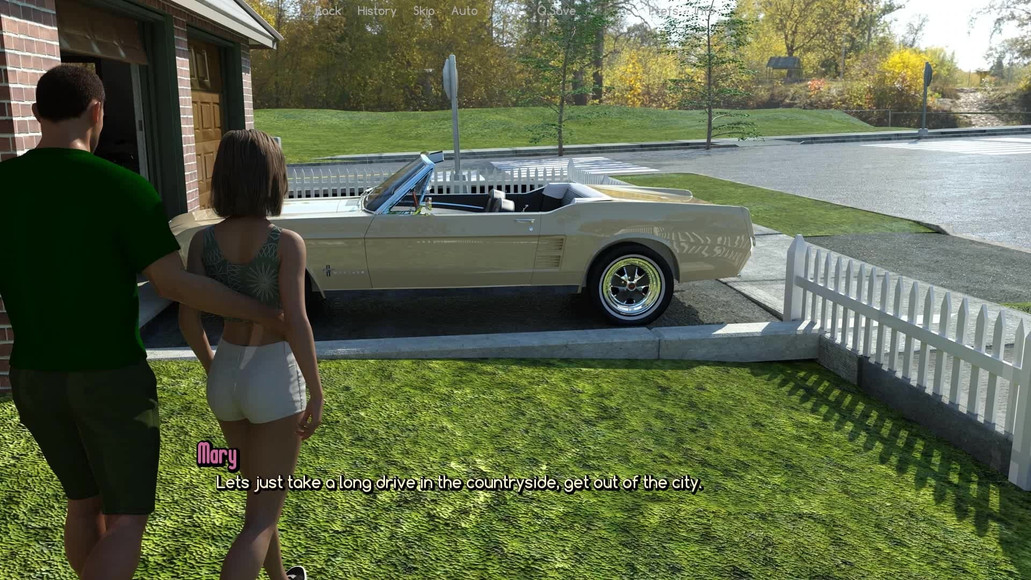Activate Skip to fast-forward dialogue
Screen dimensions: 1031x580
pyautogui.click(x=424, y=11)
